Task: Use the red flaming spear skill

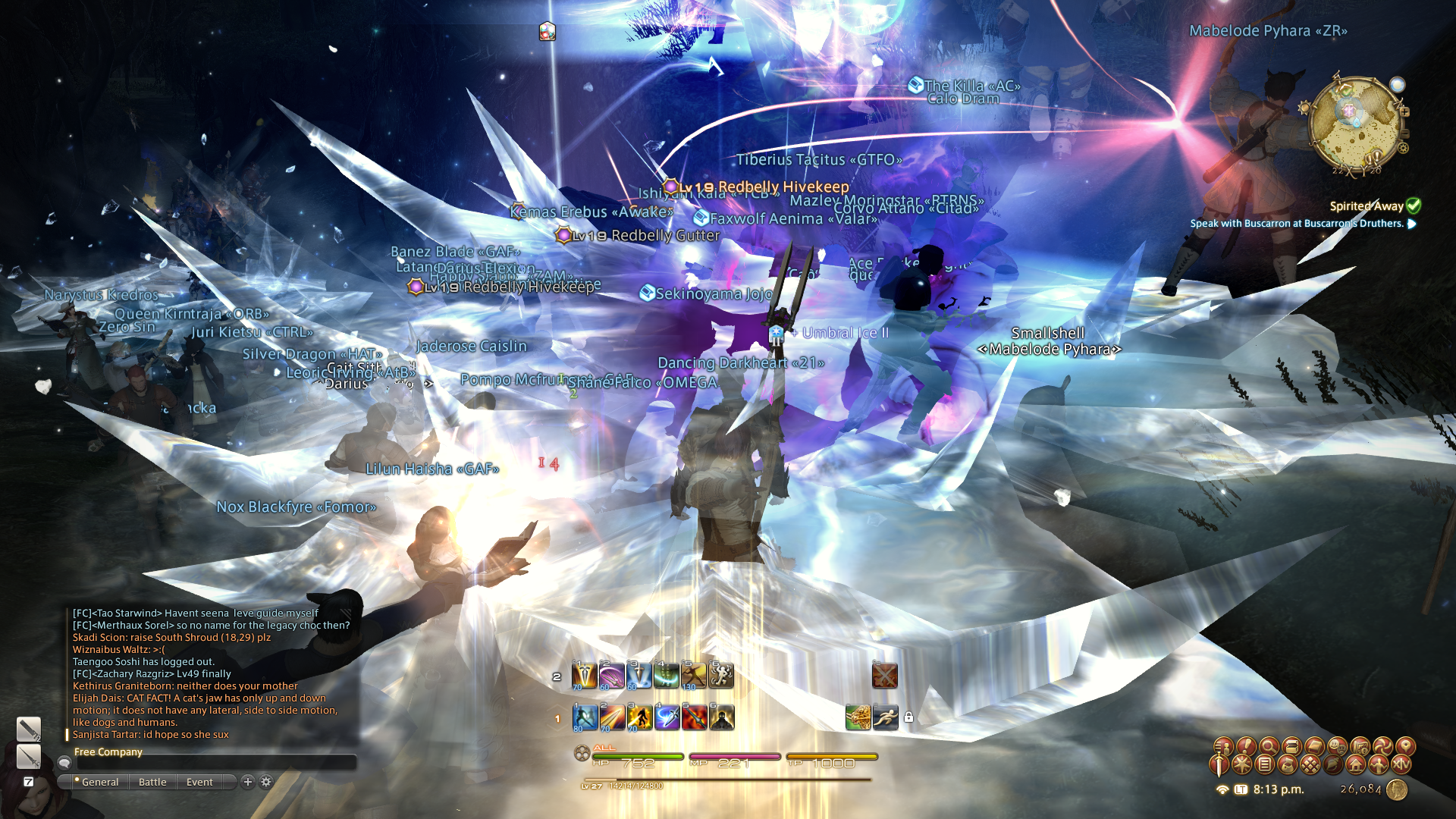Action: (694, 717)
